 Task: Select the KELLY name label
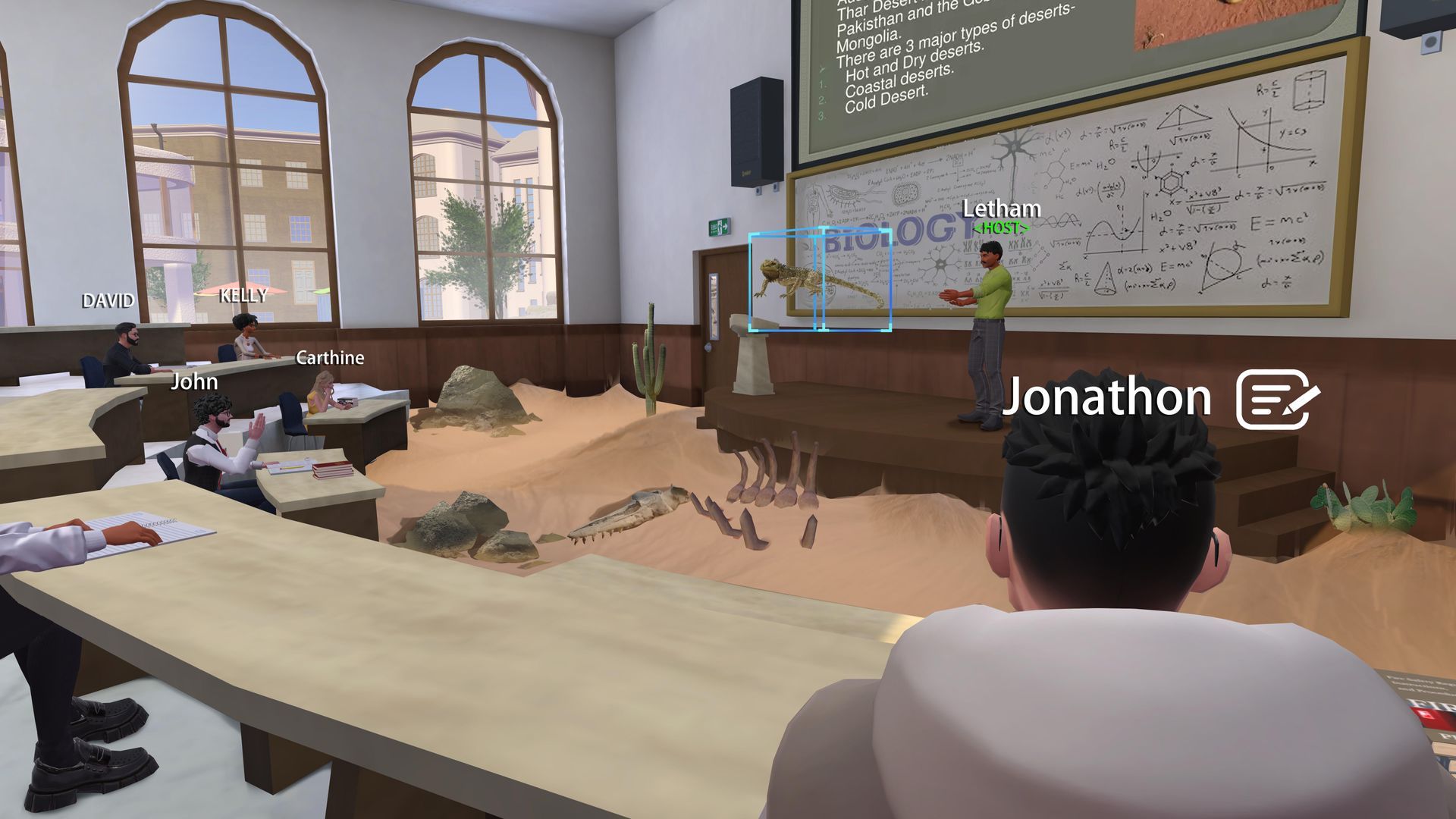[242, 296]
